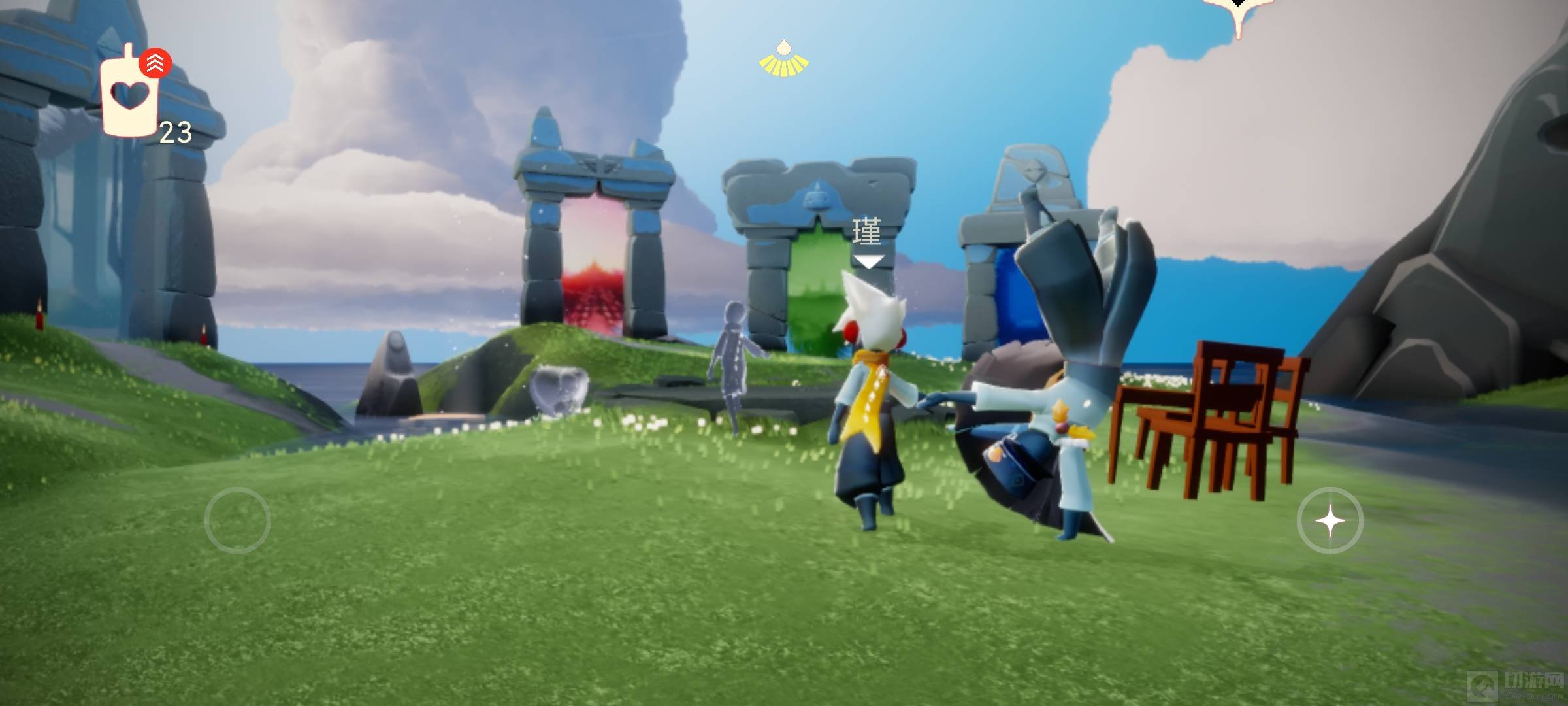Viewport: 1568px width, 706px height.
Task: Tap the virtual joystick circle
Action: pos(237,521)
